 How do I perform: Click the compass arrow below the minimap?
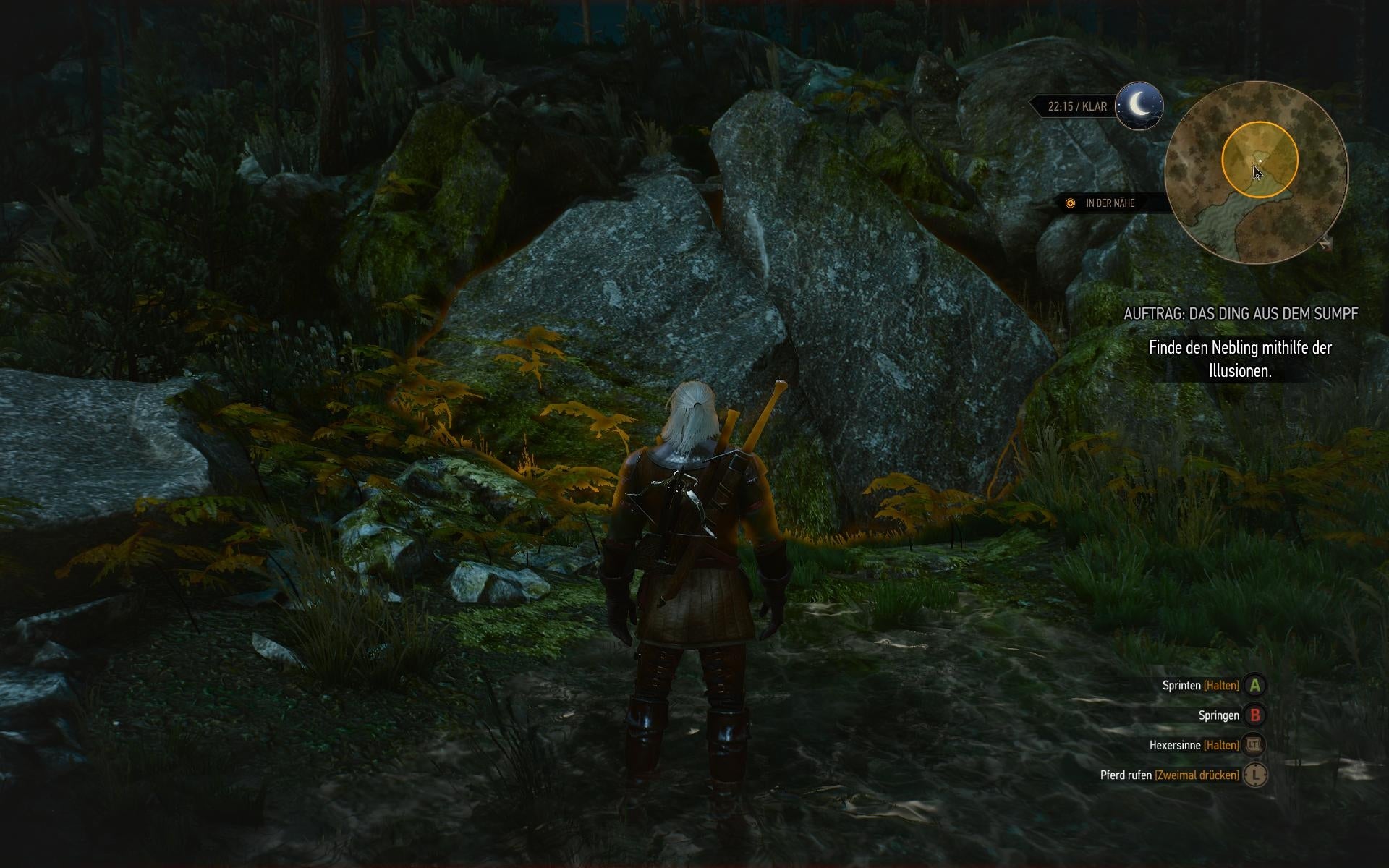click(1325, 244)
